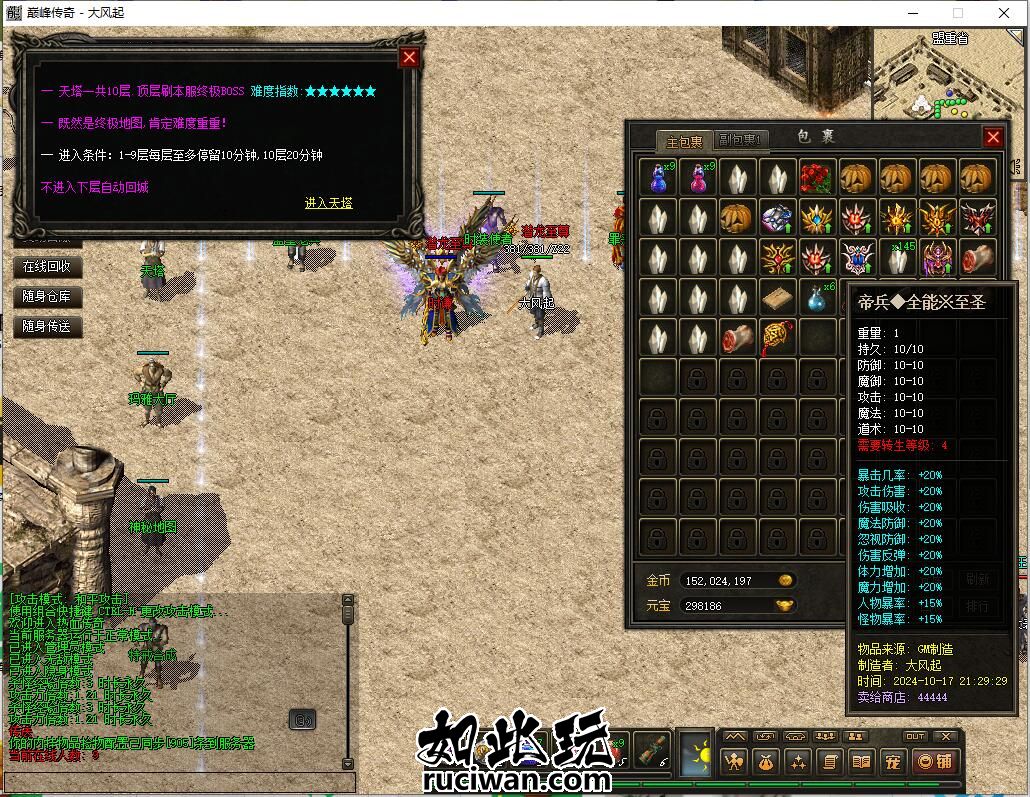Image resolution: width=1030 pixels, height=797 pixels.
Task: Open the 宠 pet button
Action: 893,762
